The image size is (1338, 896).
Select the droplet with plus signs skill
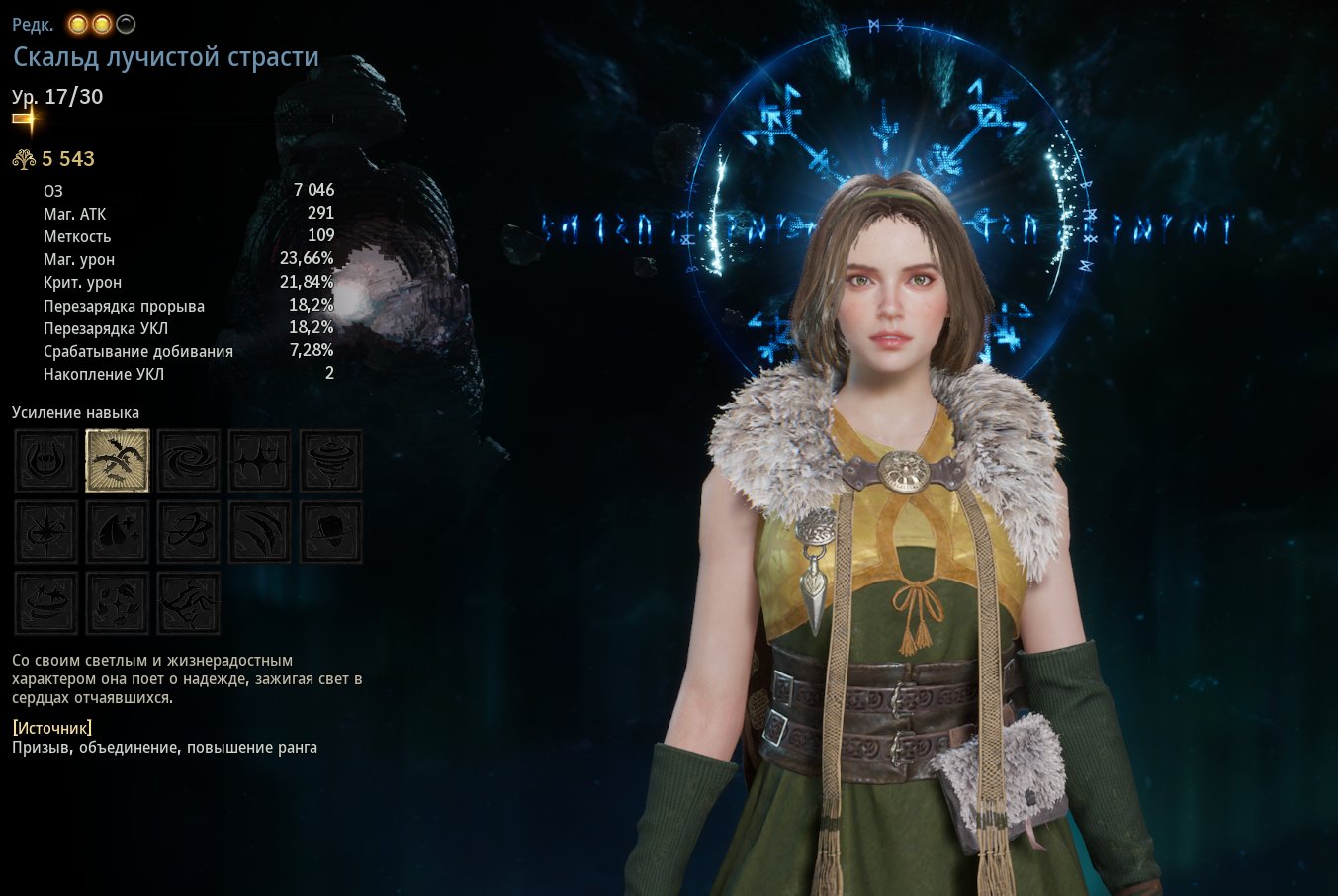pyautogui.click(x=118, y=532)
